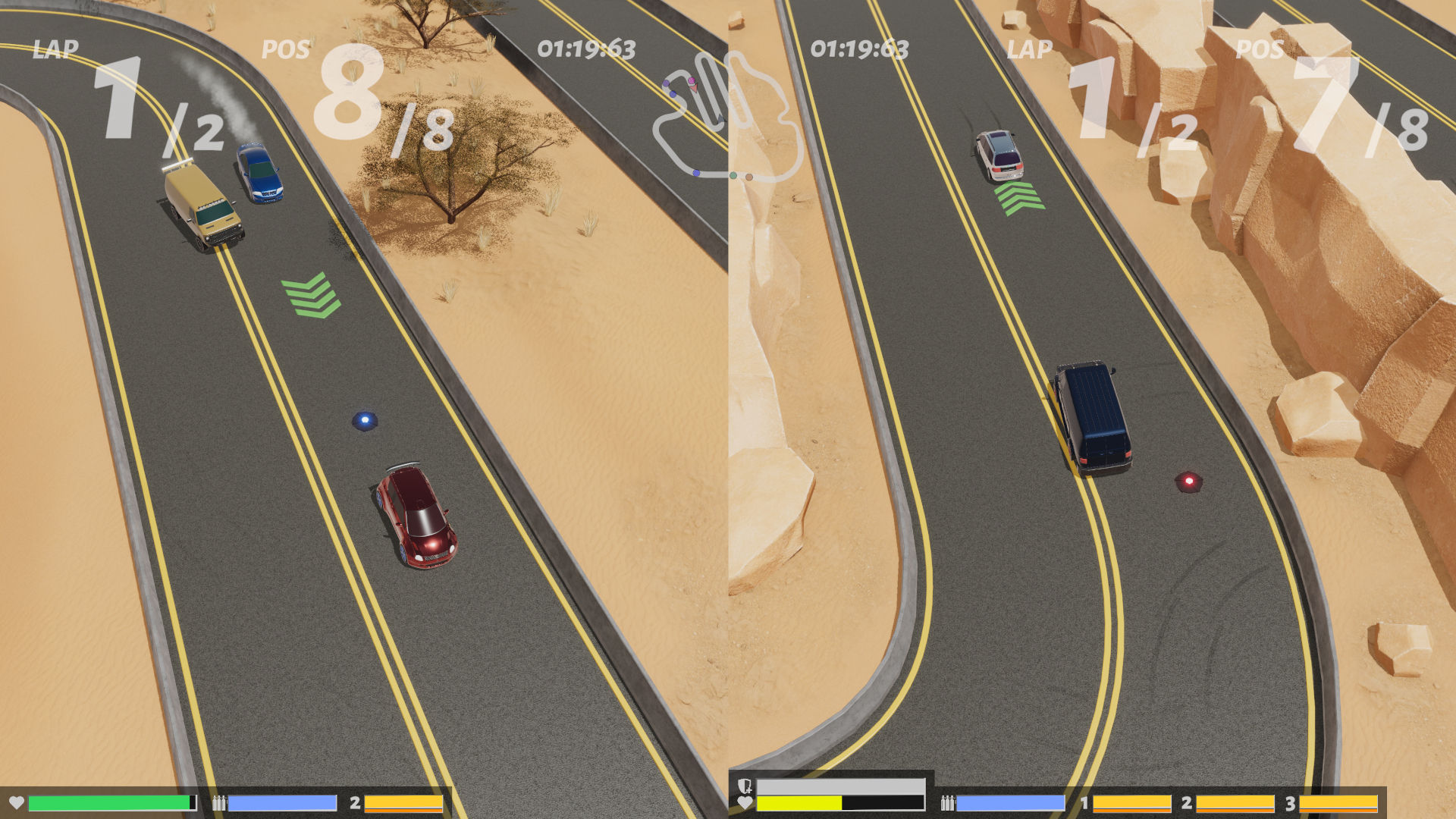Click the yellow health bar of right player
Image resolution: width=1456 pixels, height=819 pixels.
800,802
